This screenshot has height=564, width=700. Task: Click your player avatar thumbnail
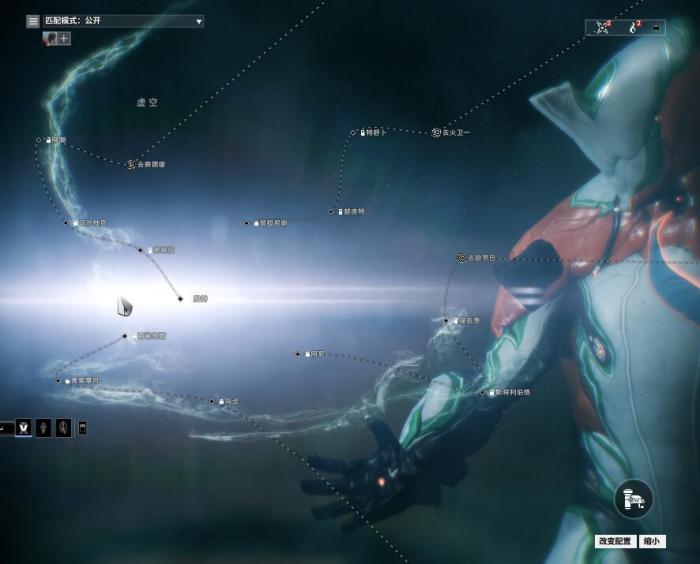pos(49,38)
